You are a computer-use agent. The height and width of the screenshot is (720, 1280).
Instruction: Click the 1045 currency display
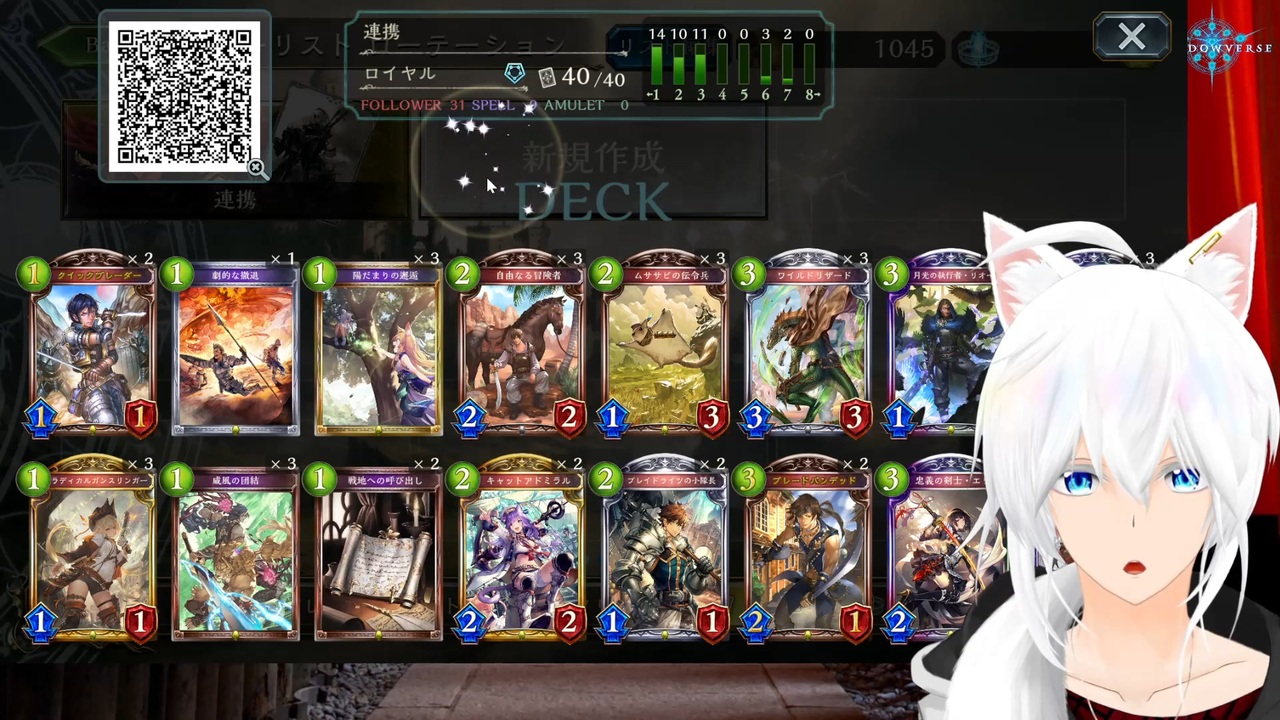(905, 48)
